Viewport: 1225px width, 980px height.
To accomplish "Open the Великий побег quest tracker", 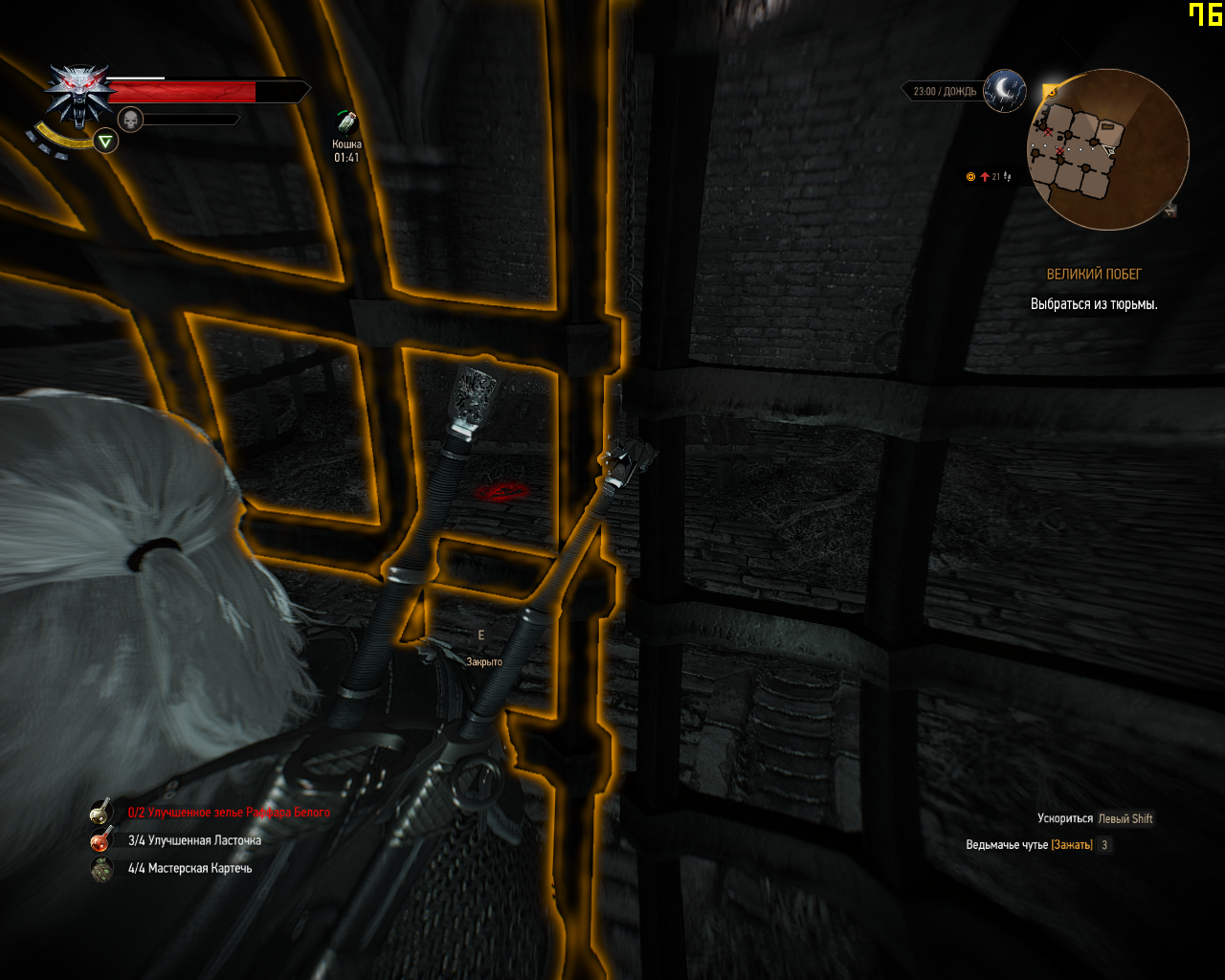I will (1094, 275).
